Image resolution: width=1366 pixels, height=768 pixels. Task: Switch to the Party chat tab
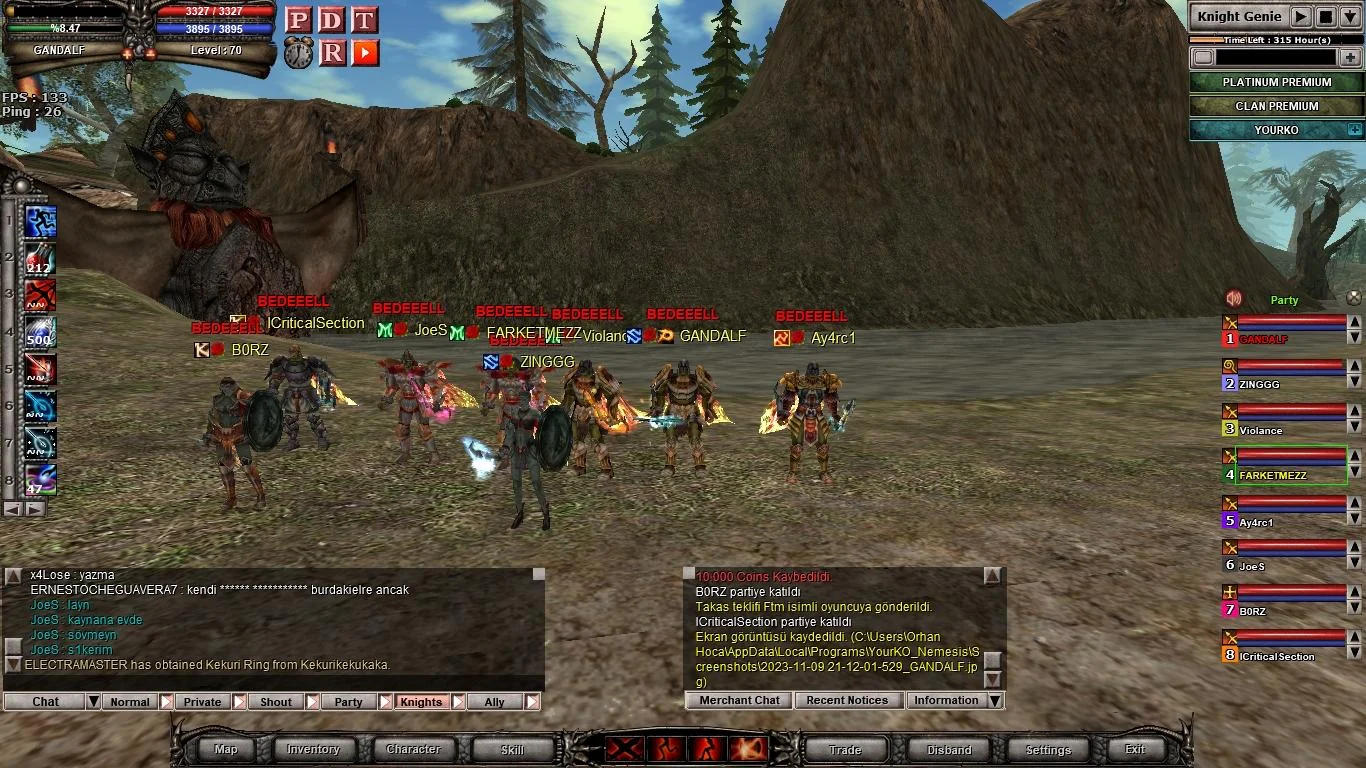(x=348, y=702)
